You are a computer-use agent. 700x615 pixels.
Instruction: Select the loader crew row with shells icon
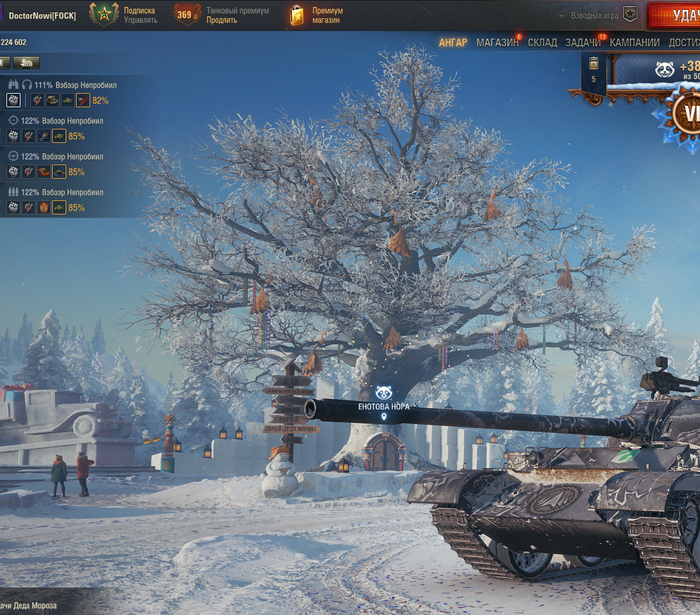62,192
